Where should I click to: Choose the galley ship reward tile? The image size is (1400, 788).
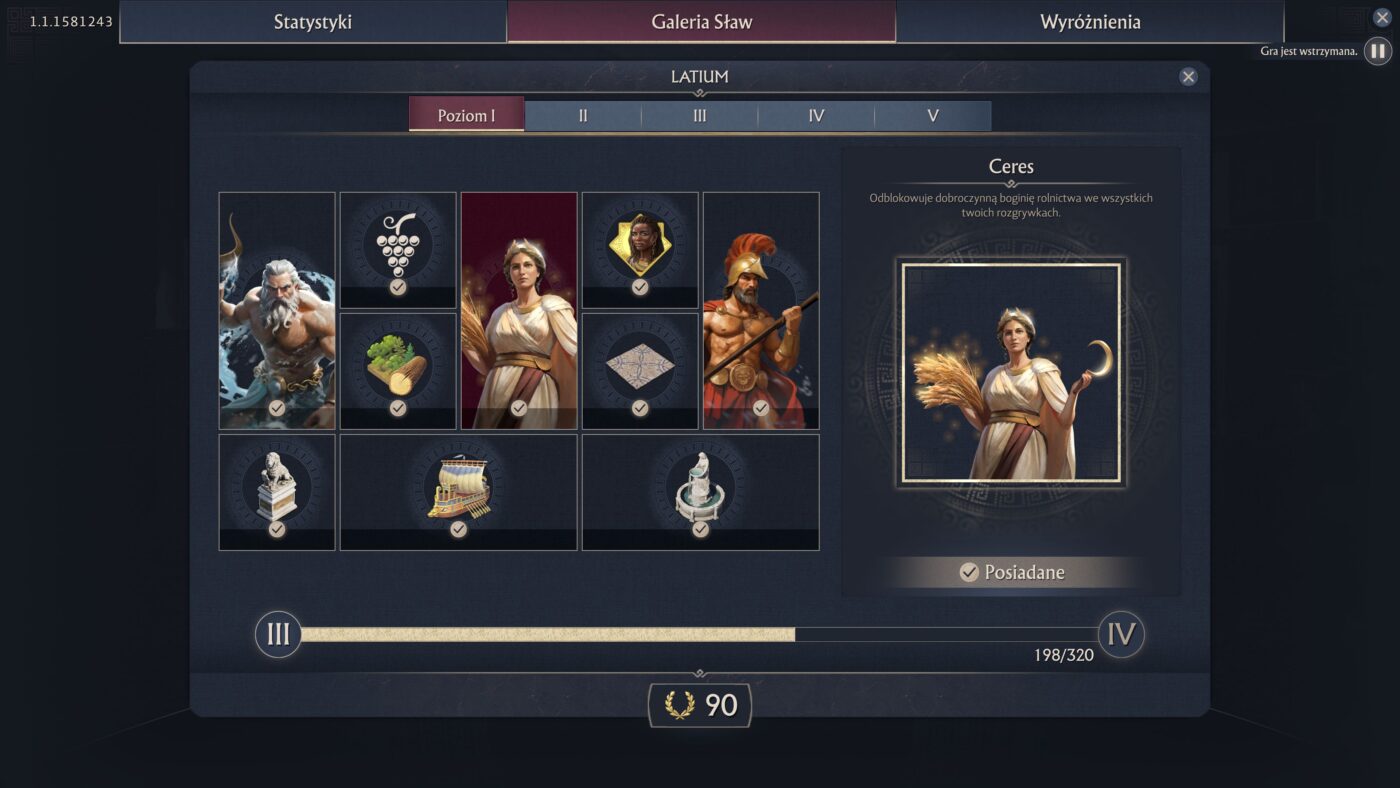click(458, 491)
